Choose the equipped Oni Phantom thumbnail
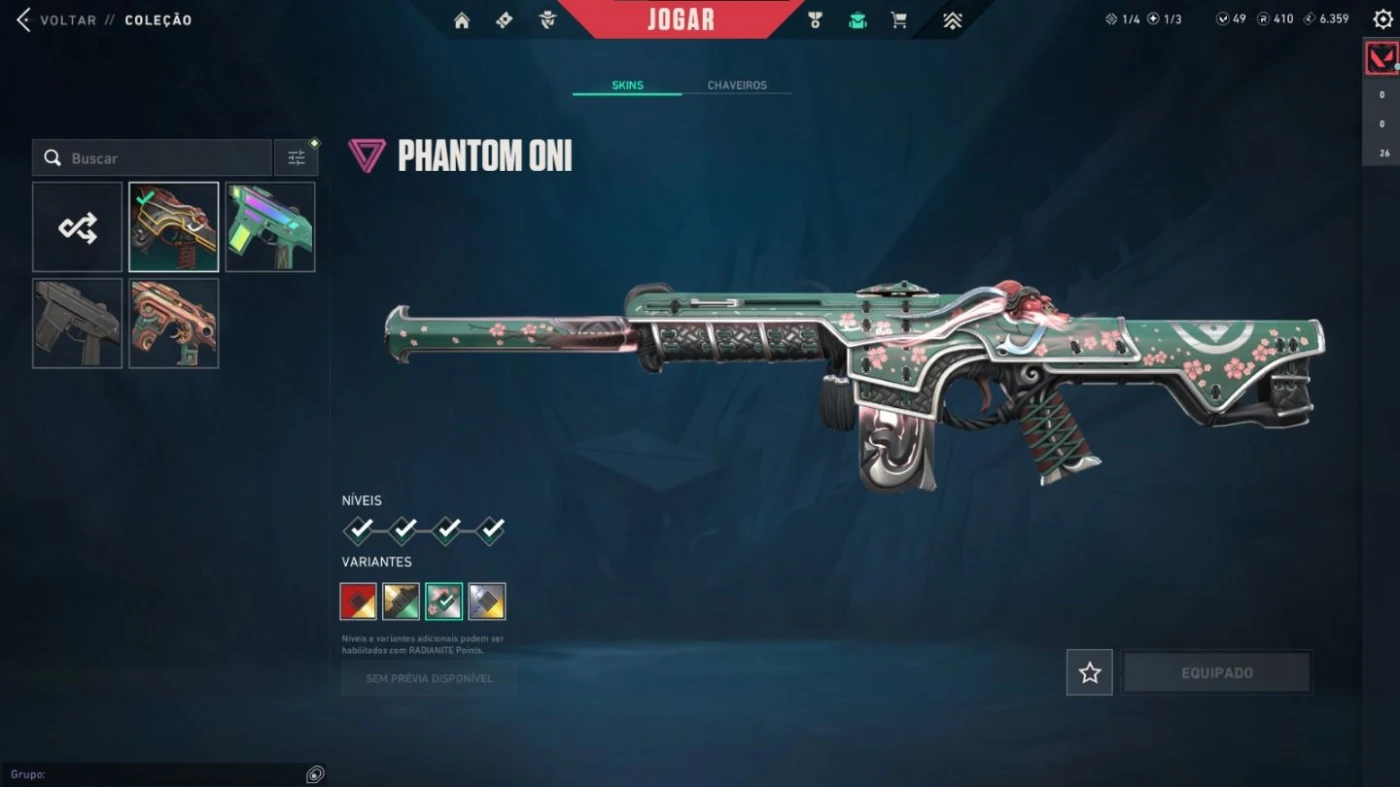1400x787 pixels. (x=174, y=227)
